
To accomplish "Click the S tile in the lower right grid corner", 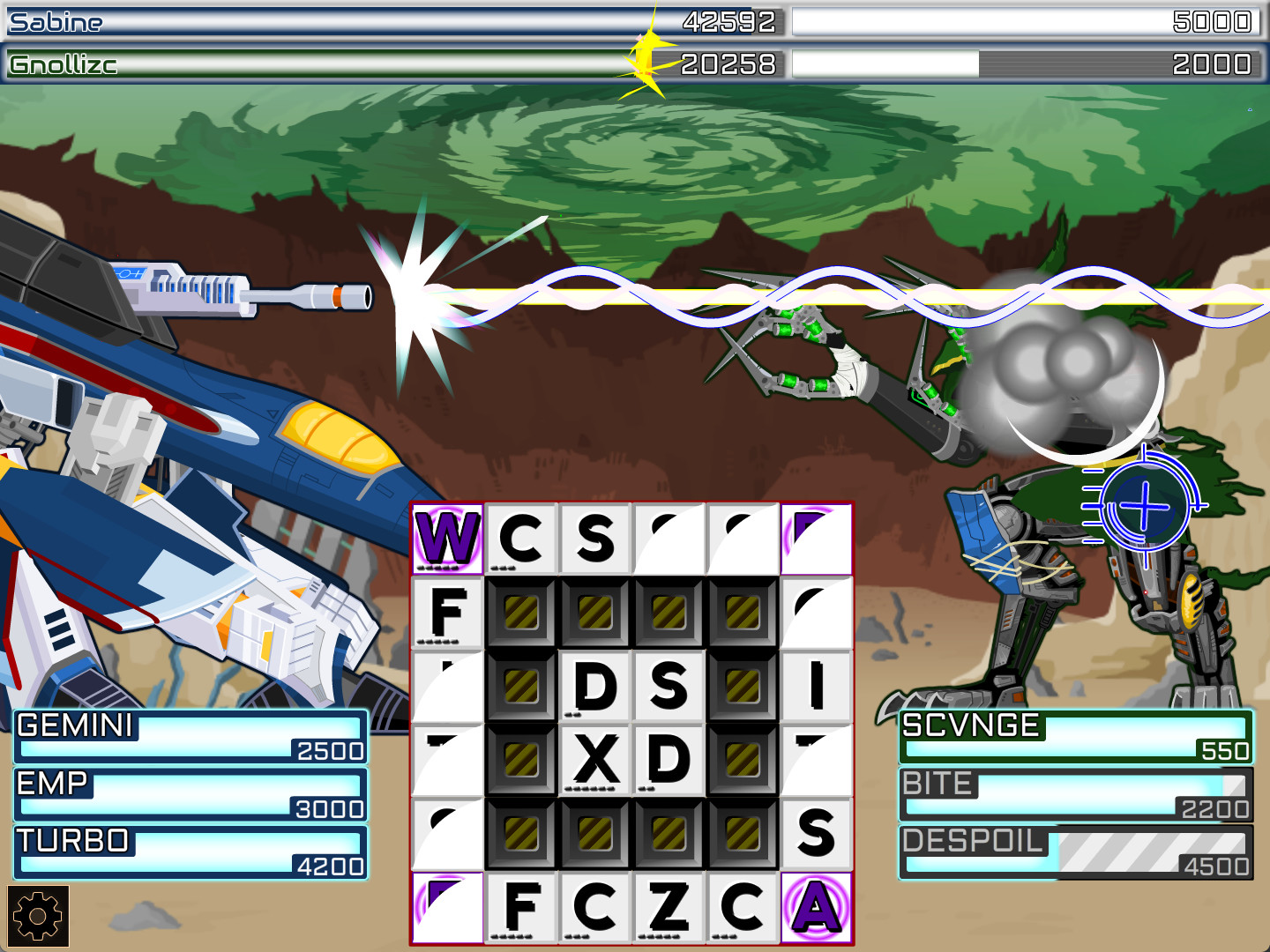I will [x=816, y=832].
